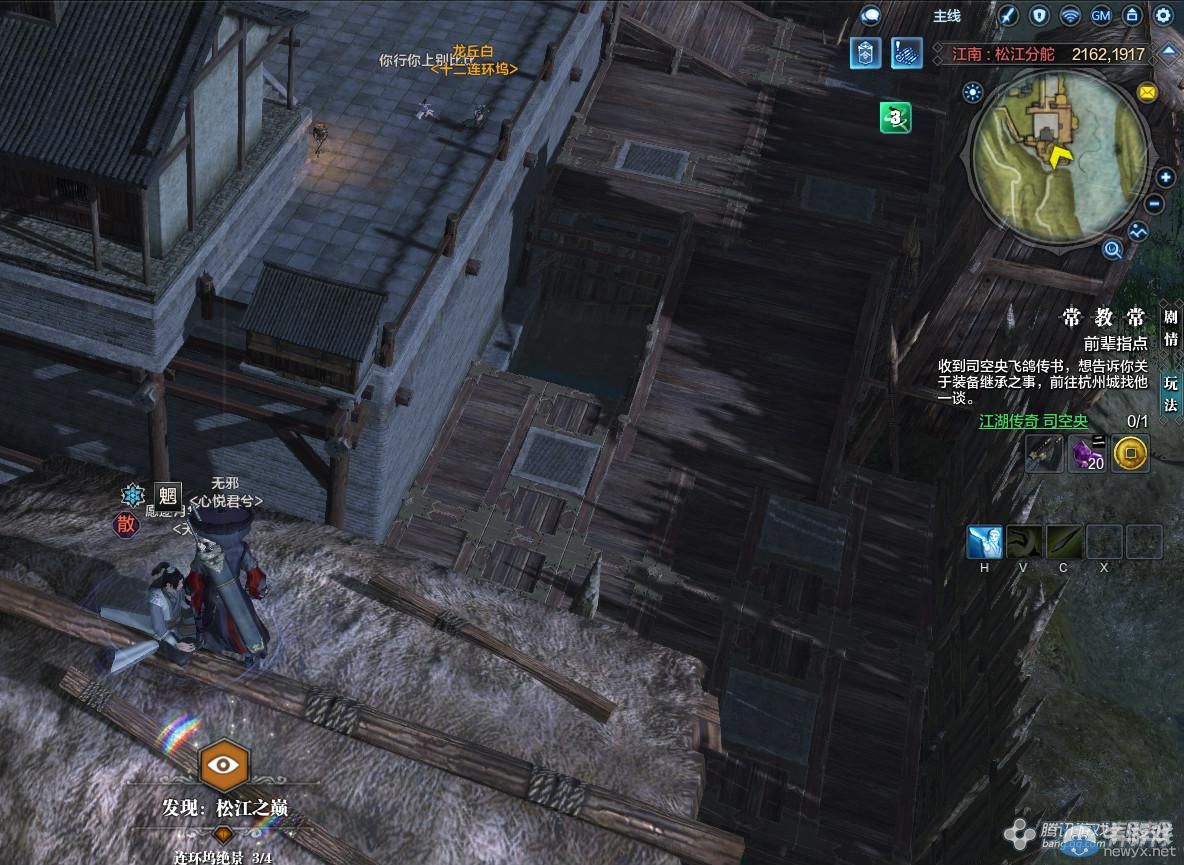Zoom in the minimap with plus button
The height and width of the screenshot is (865, 1184).
(x=1166, y=178)
